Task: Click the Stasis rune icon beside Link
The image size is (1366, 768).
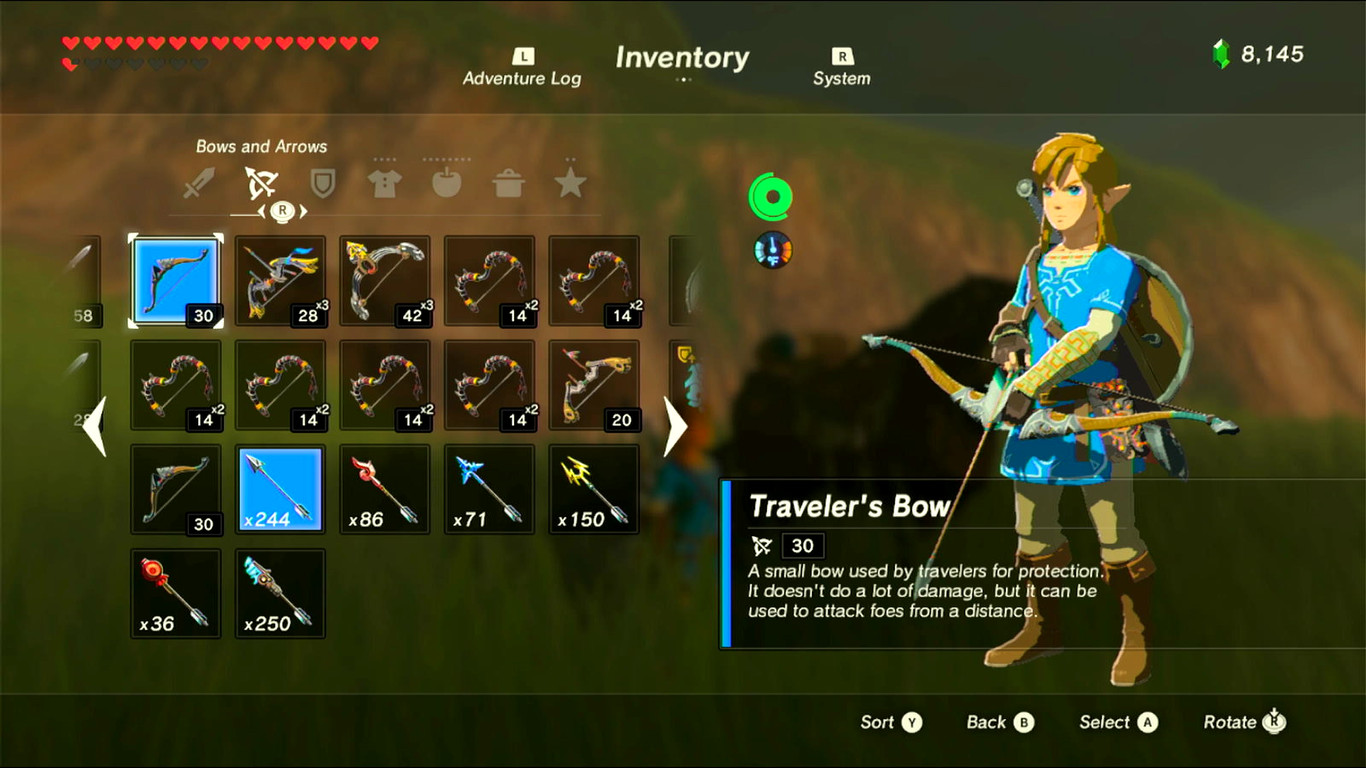Action: (x=771, y=250)
